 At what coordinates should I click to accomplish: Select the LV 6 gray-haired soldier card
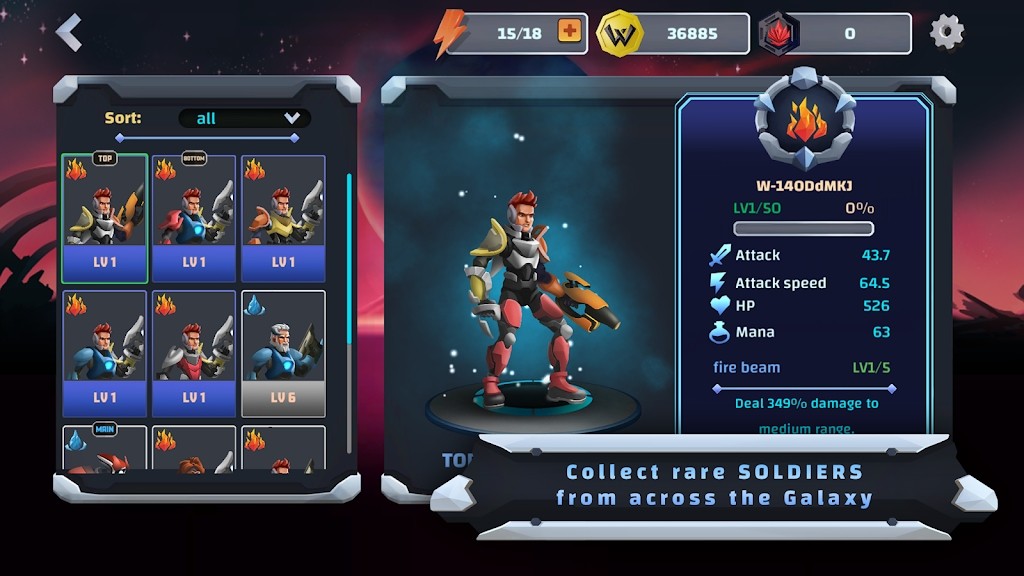[x=283, y=353]
